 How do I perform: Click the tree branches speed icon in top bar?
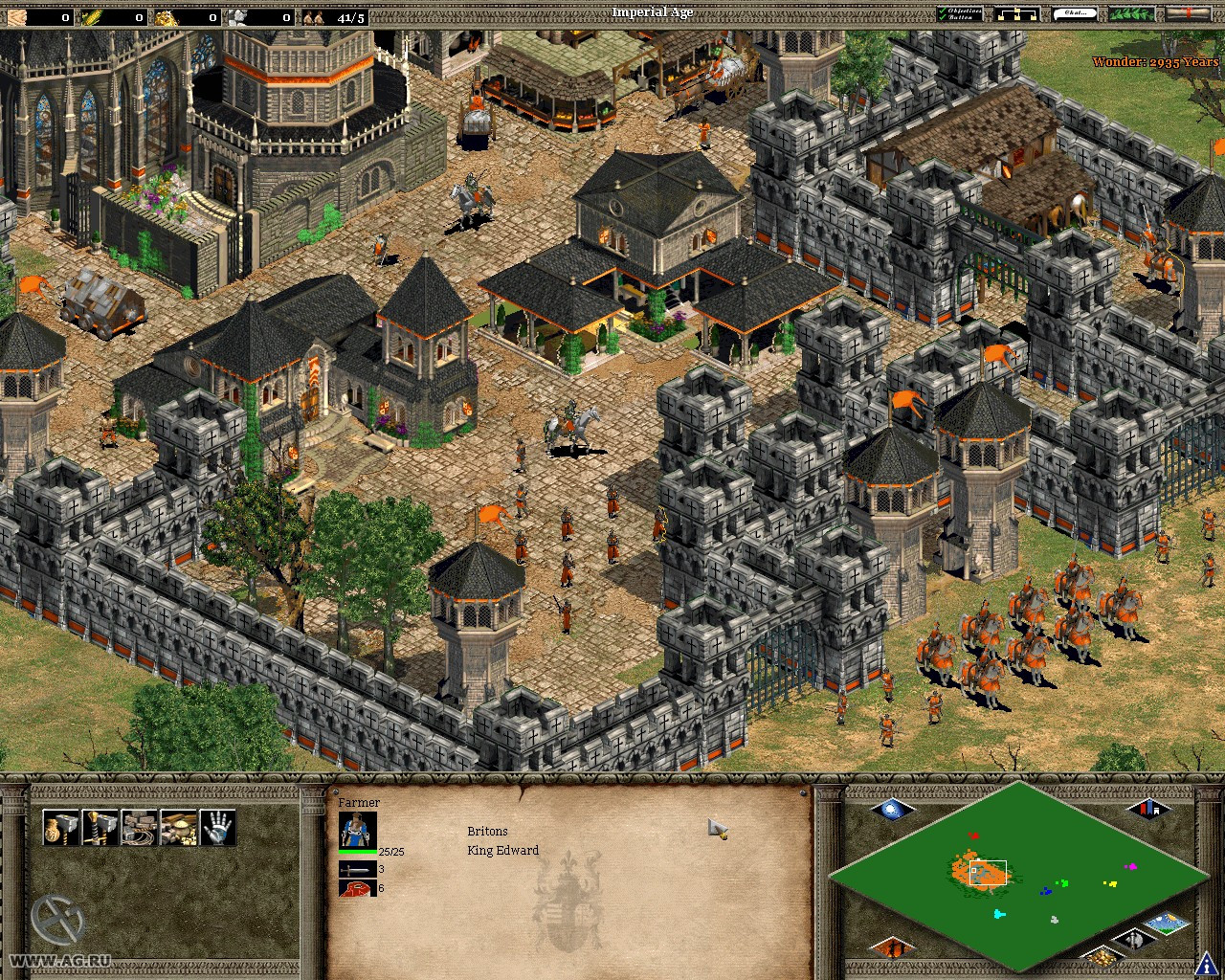[1129, 13]
